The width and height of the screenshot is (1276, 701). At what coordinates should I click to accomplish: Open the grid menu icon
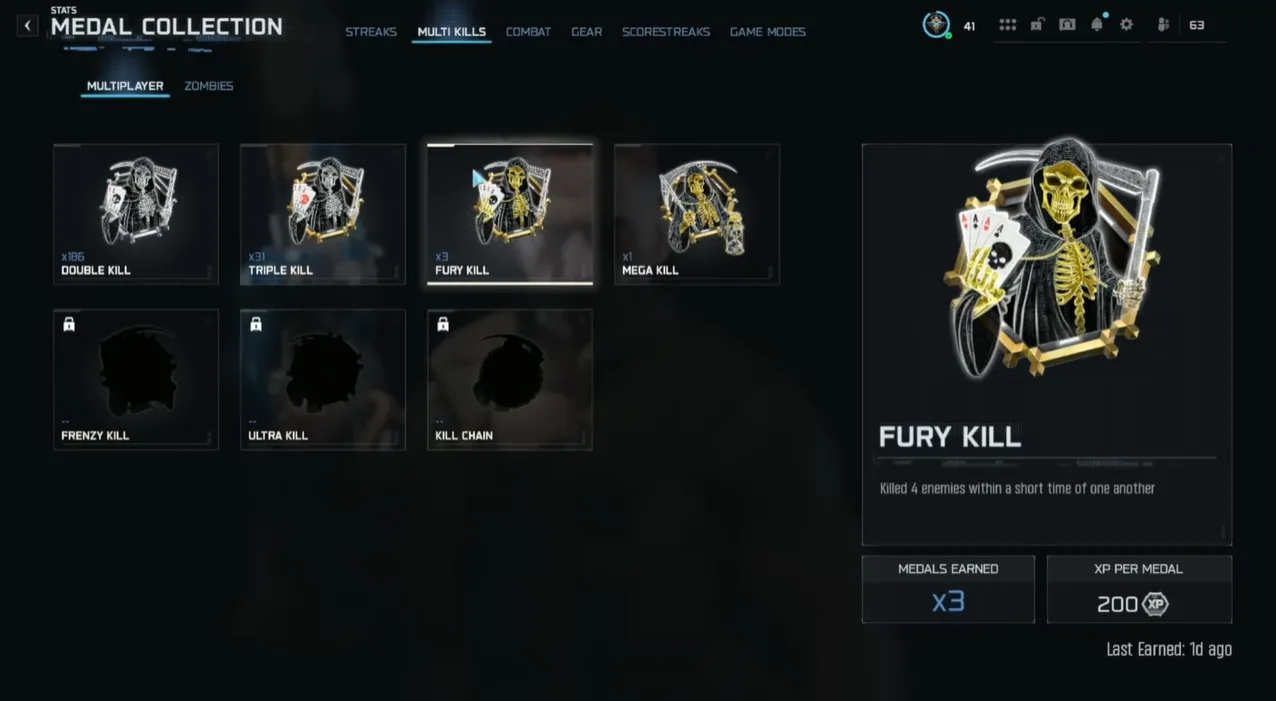pos(1007,25)
